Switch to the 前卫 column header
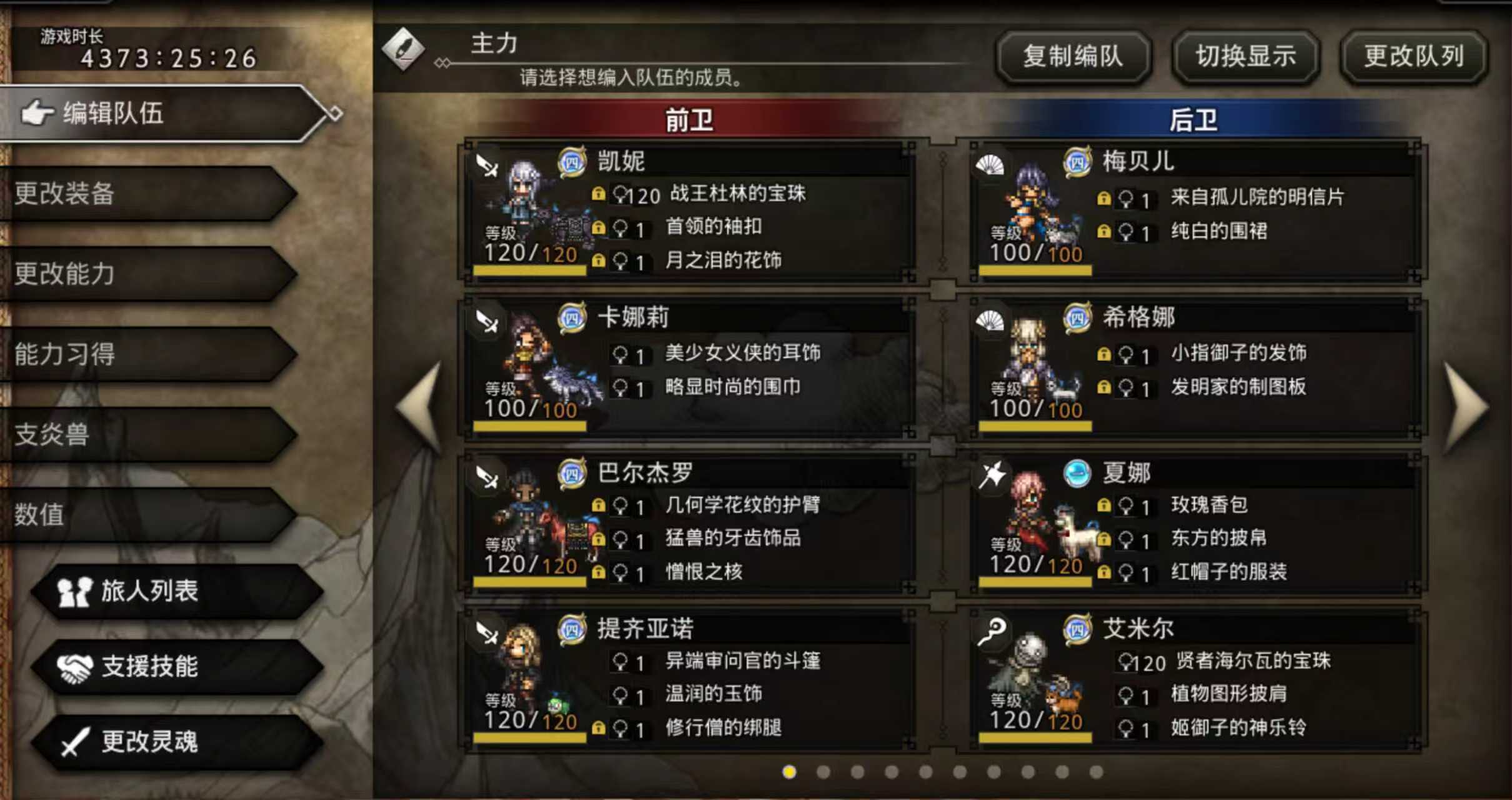This screenshot has height=800, width=1512. tap(690, 119)
